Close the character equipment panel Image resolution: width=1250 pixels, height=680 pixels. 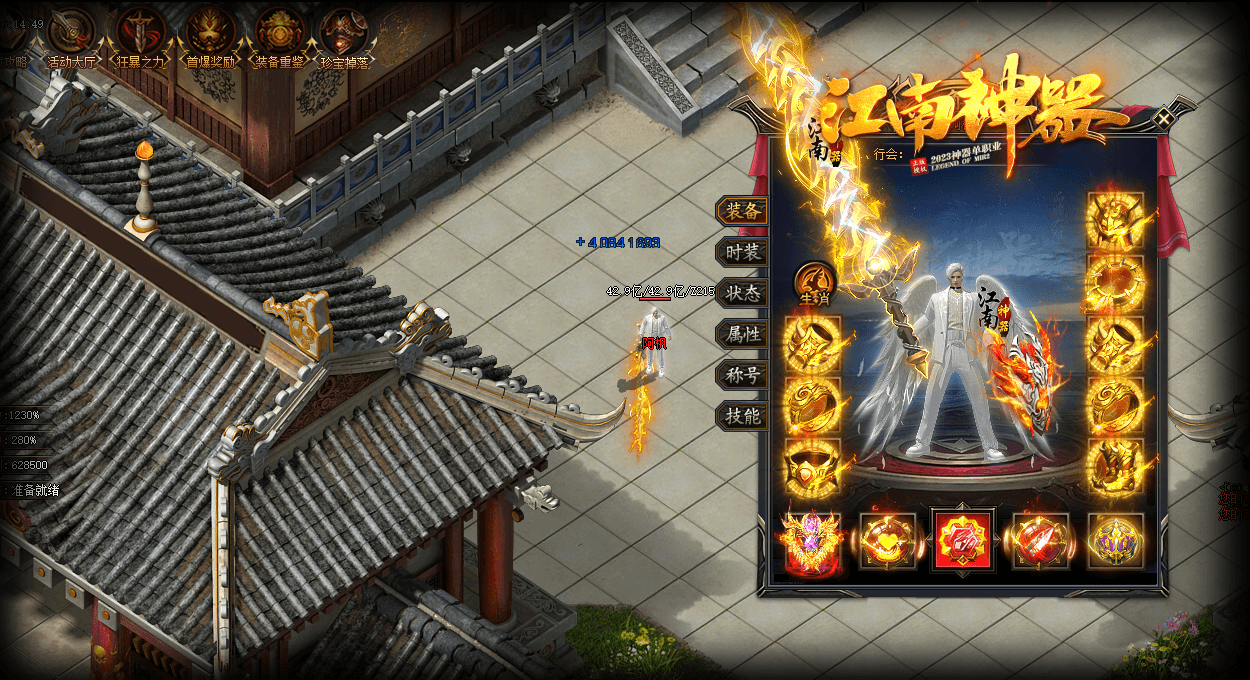pyautogui.click(x=1163, y=118)
